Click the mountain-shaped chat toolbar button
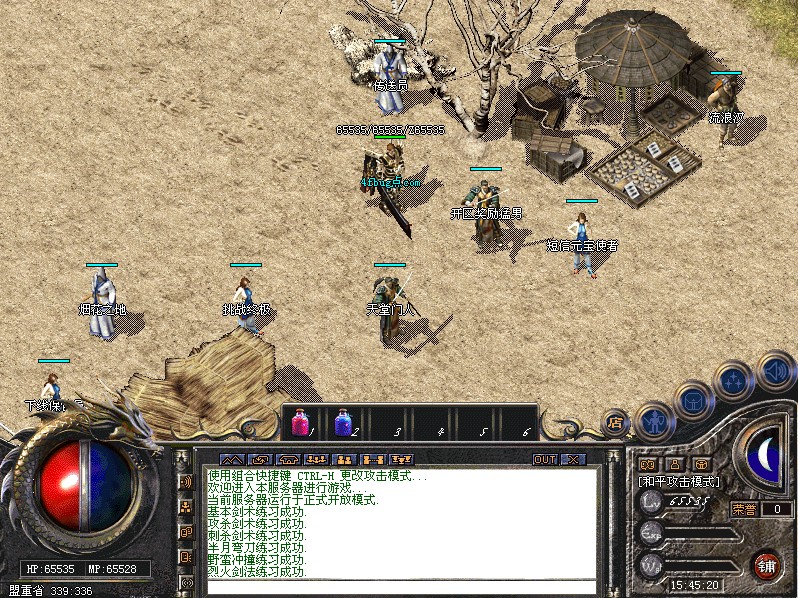Screen dimensions: 798x598 tap(232, 459)
